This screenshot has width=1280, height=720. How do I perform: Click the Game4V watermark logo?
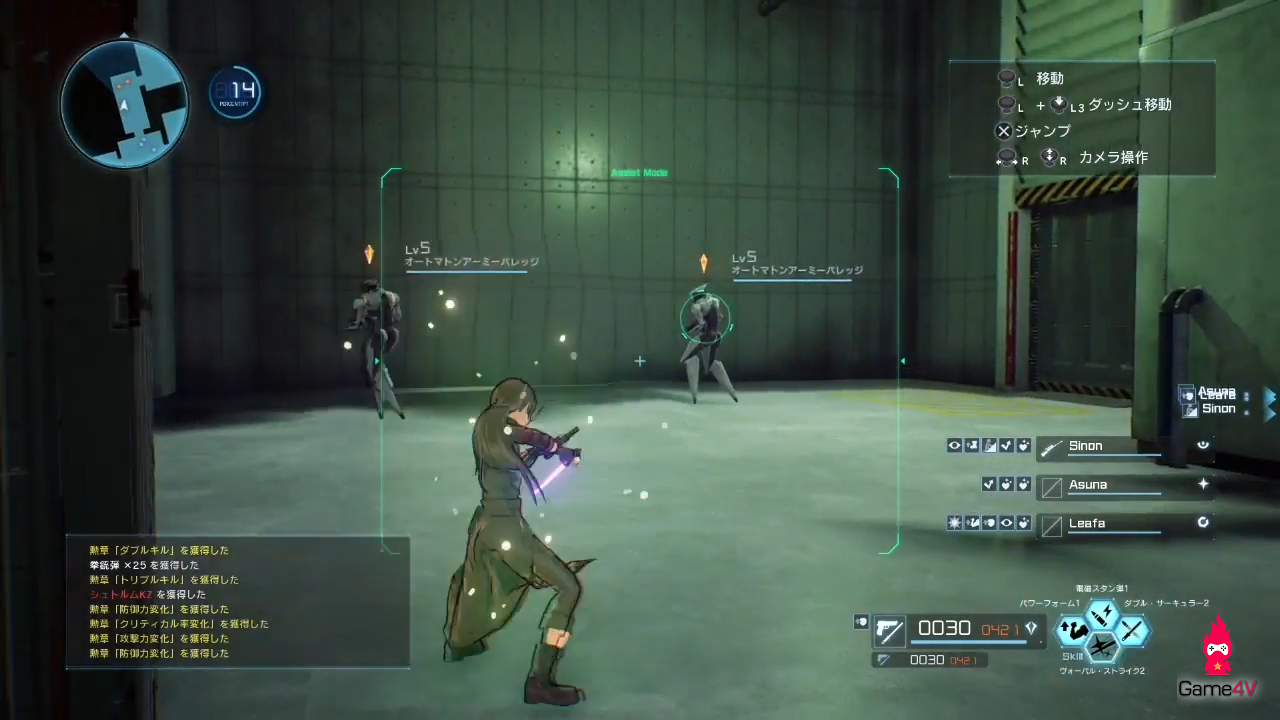coord(1217,660)
